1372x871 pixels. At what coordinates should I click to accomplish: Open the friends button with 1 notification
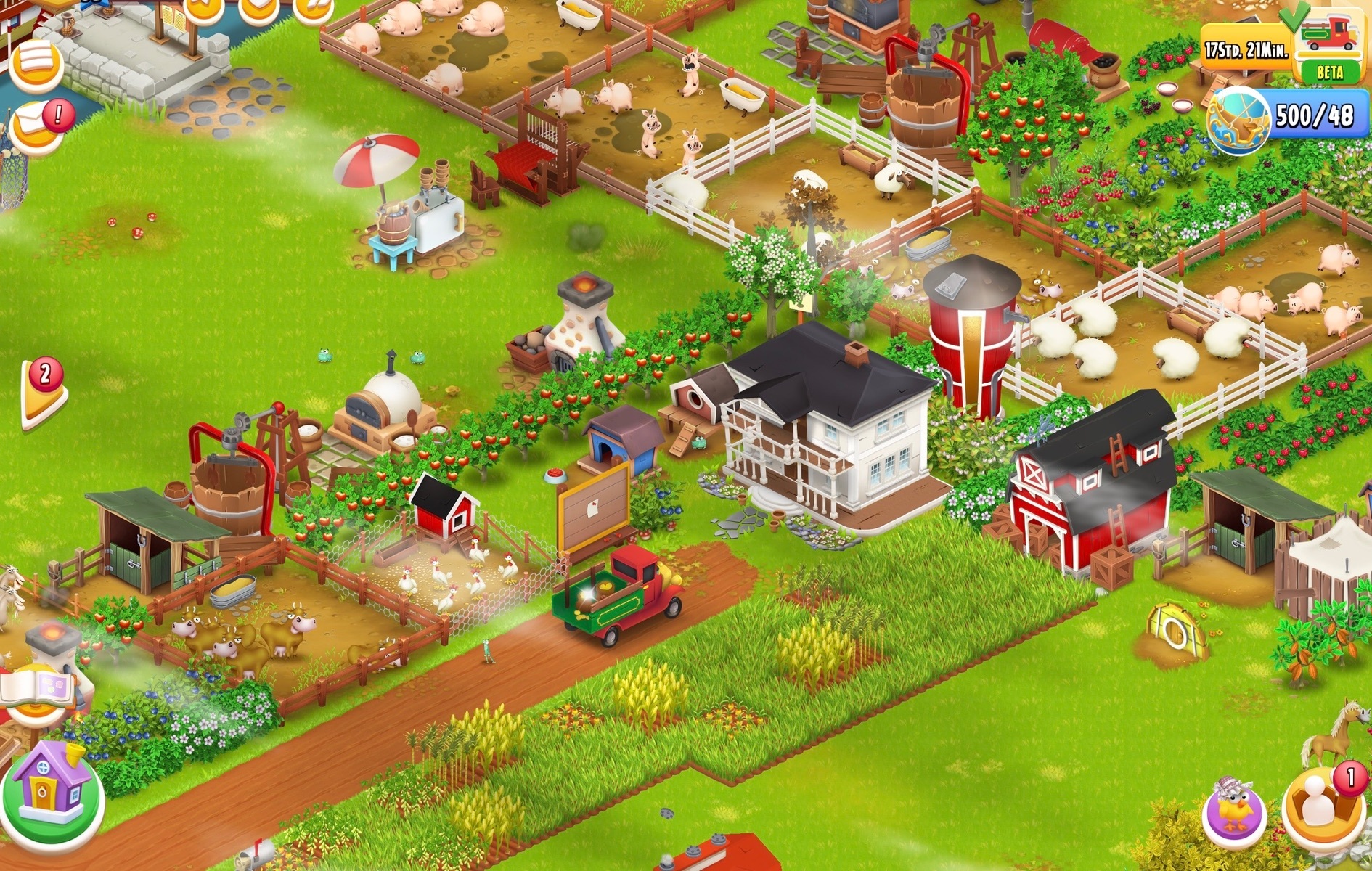coord(1321,806)
